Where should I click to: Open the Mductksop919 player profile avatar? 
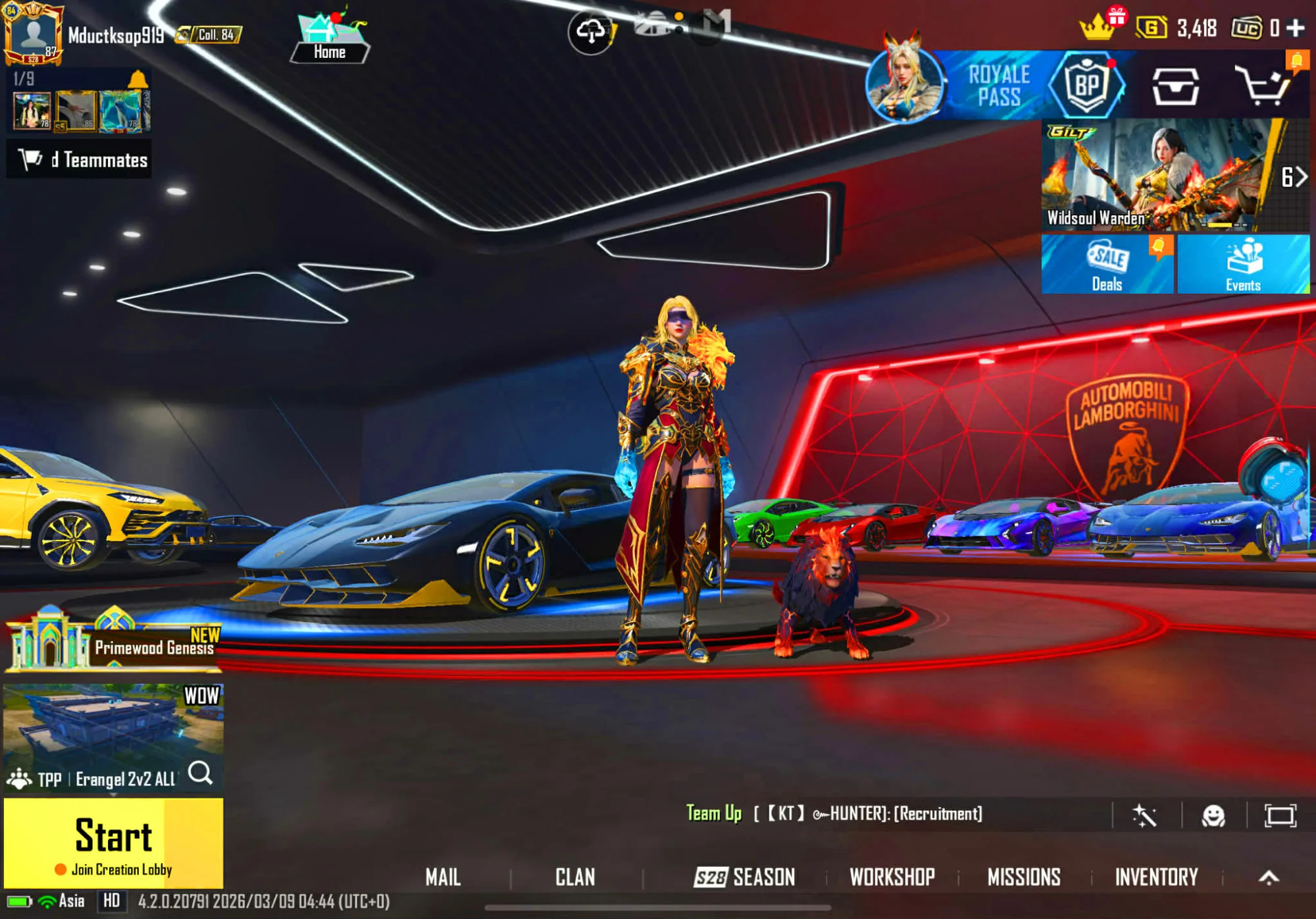[33, 34]
